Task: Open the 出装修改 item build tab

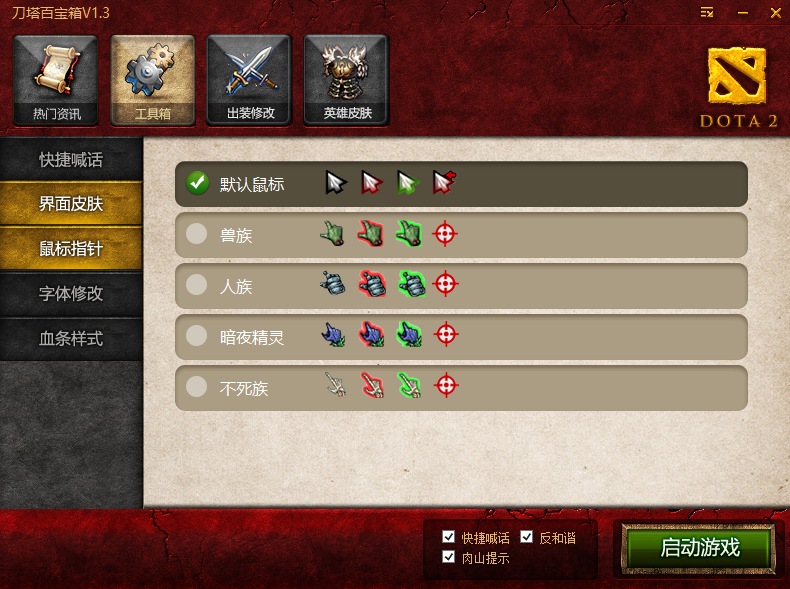Action: point(249,81)
